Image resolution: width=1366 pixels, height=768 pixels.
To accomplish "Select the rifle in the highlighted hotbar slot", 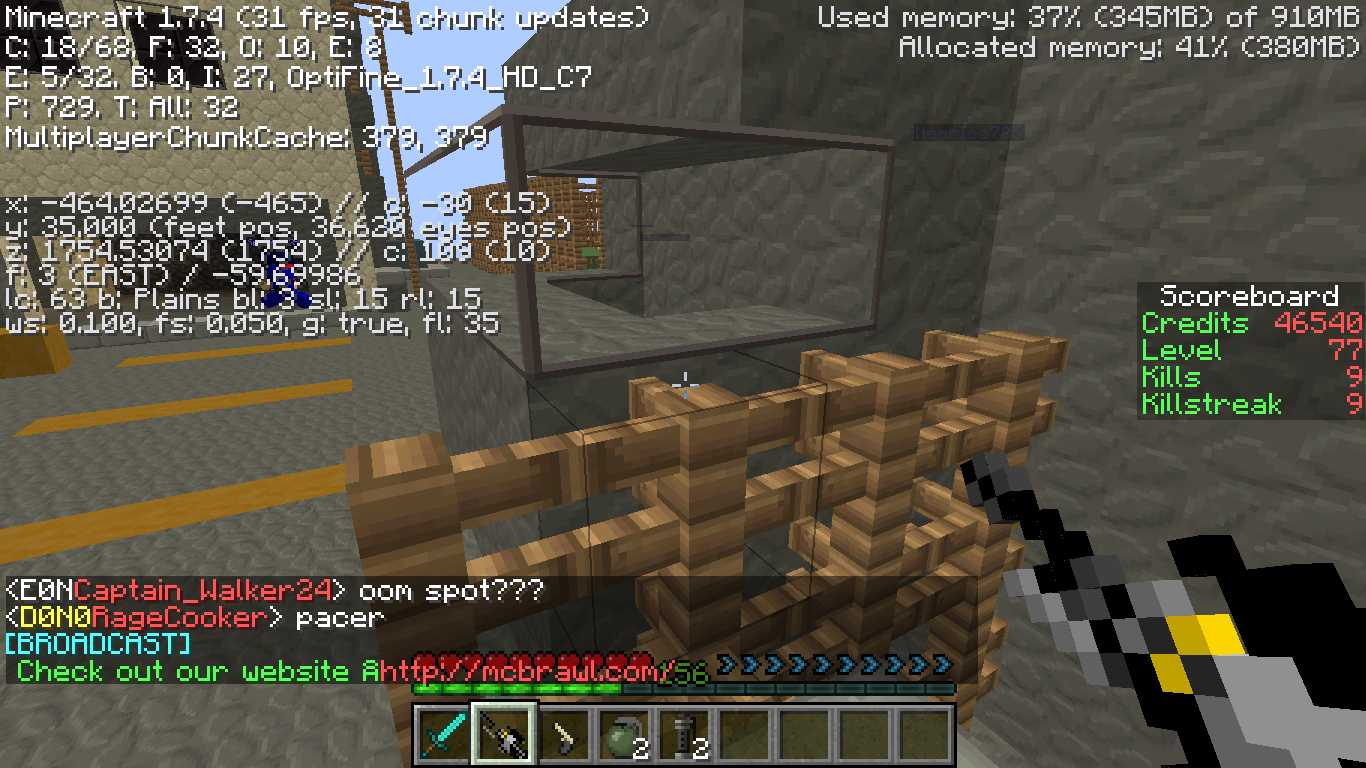I will coord(504,735).
